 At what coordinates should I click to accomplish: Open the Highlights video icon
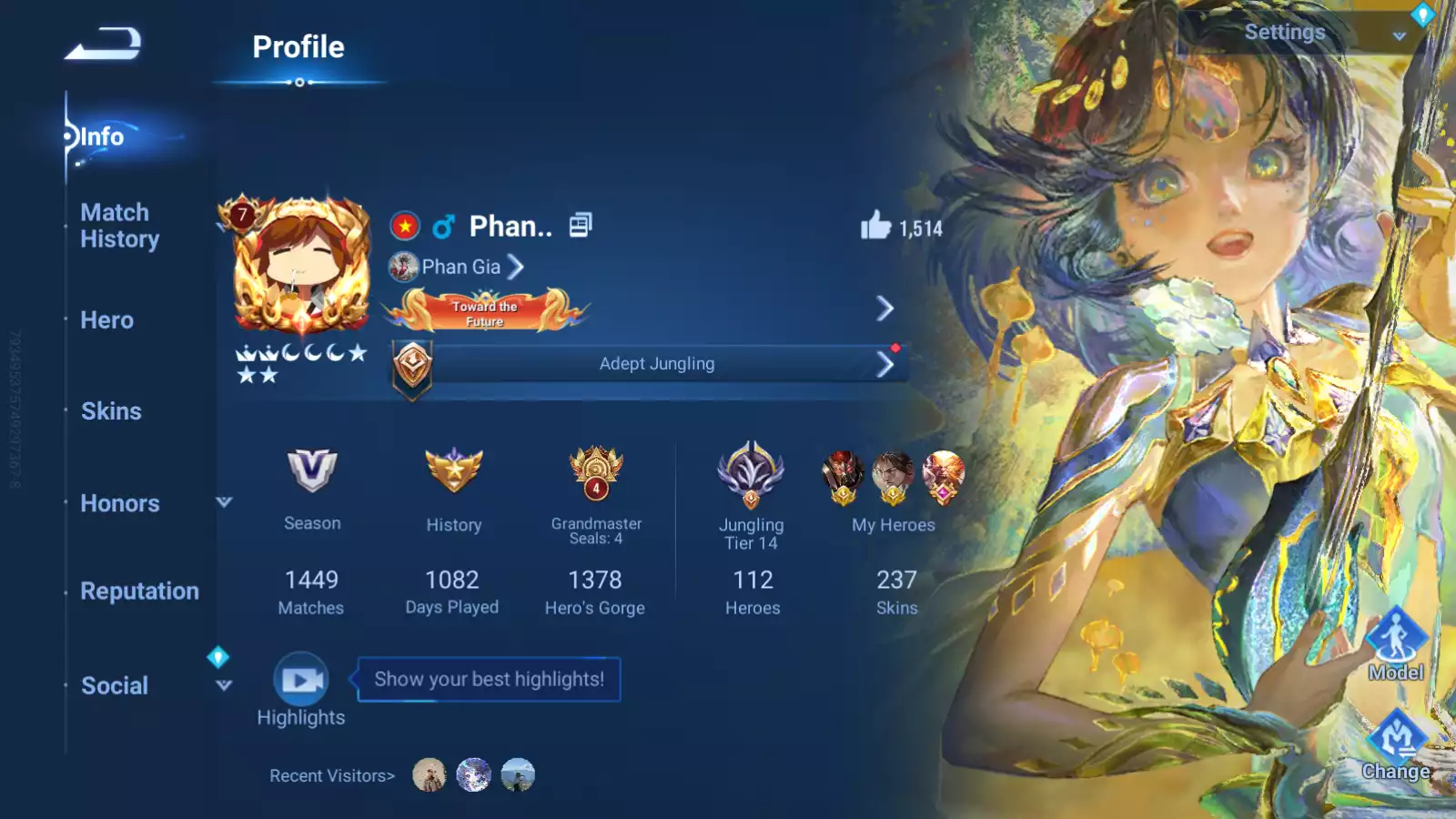(x=301, y=680)
